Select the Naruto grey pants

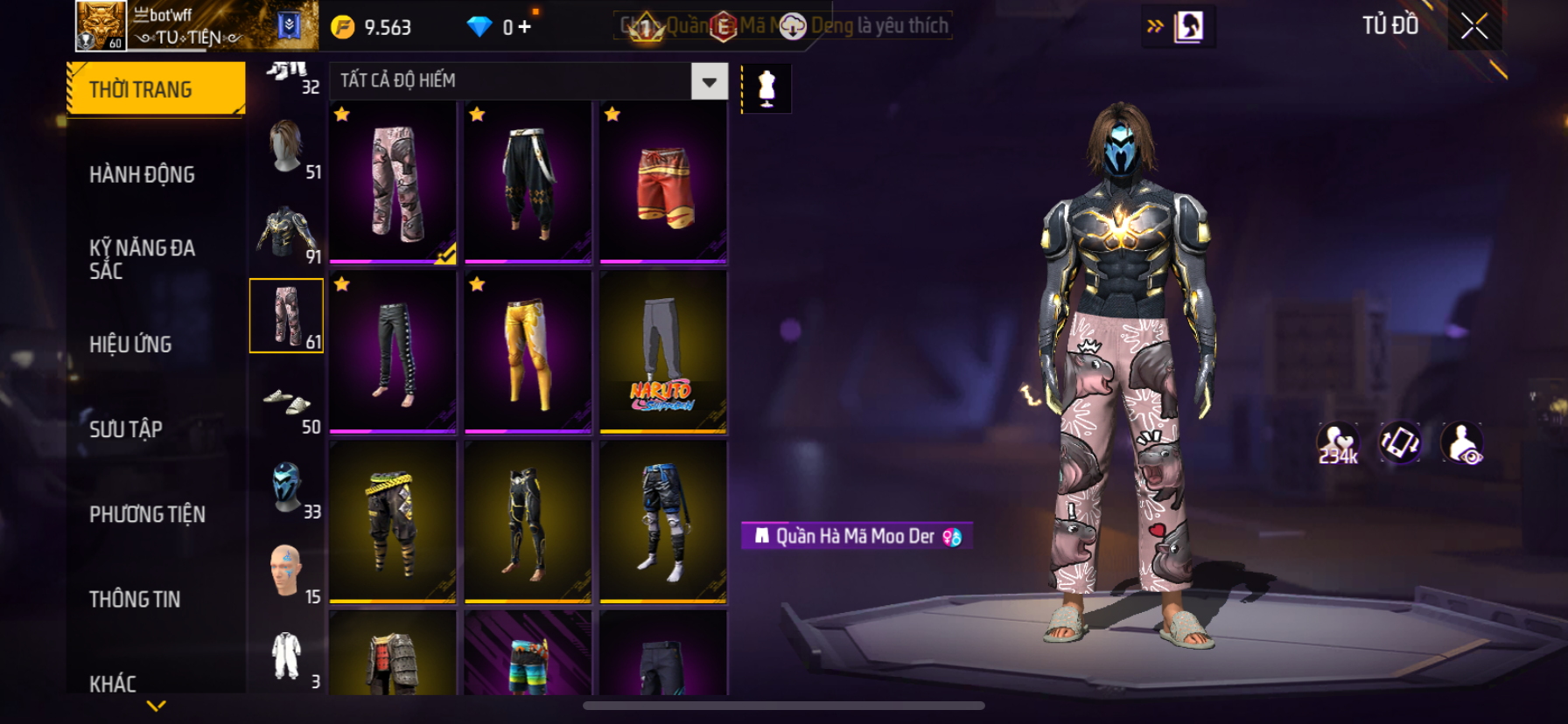pyautogui.click(x=663, y=352)
